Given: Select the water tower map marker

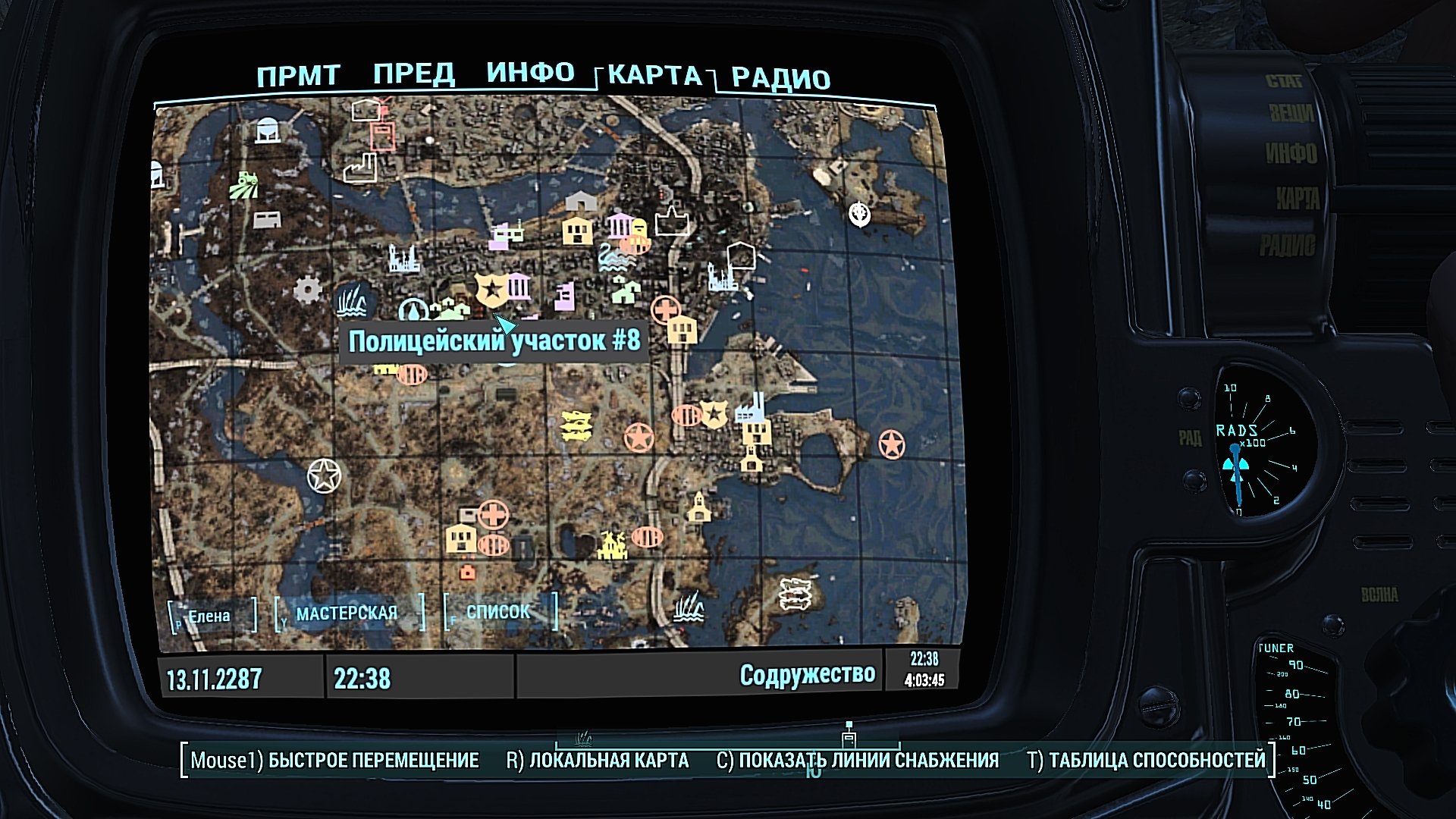Looking at the screenshot, I should (267, 130).
